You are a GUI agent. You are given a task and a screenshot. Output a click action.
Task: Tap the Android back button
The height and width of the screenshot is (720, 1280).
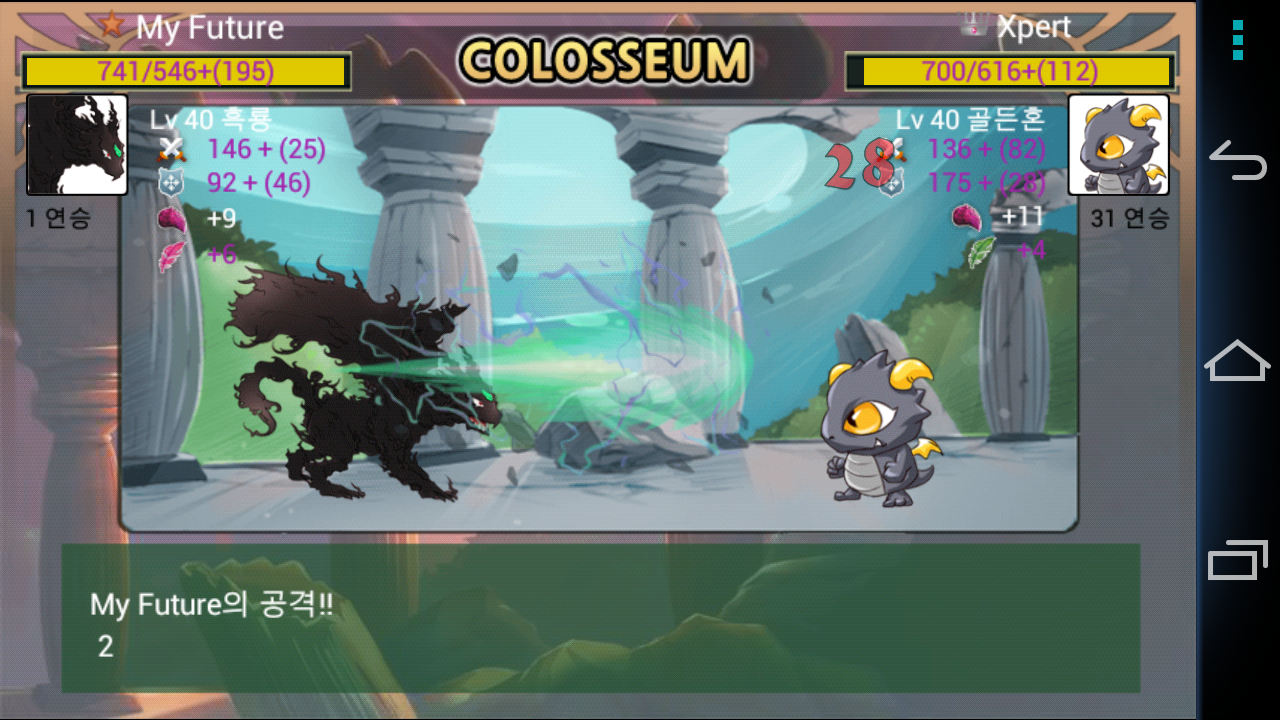coord(1238,161)
